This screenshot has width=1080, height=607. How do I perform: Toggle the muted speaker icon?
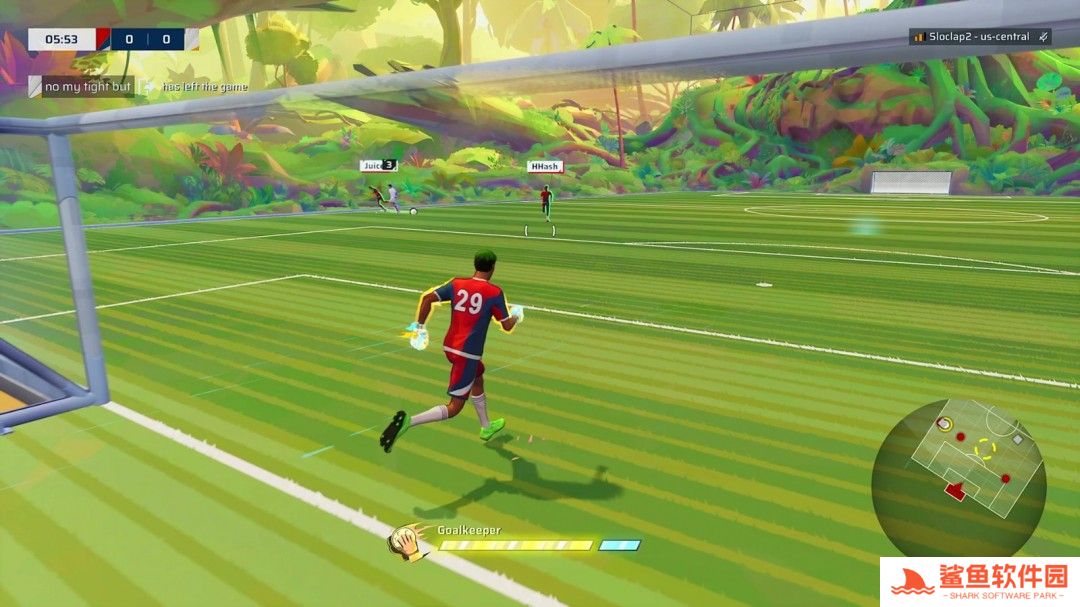(1043, 37)
